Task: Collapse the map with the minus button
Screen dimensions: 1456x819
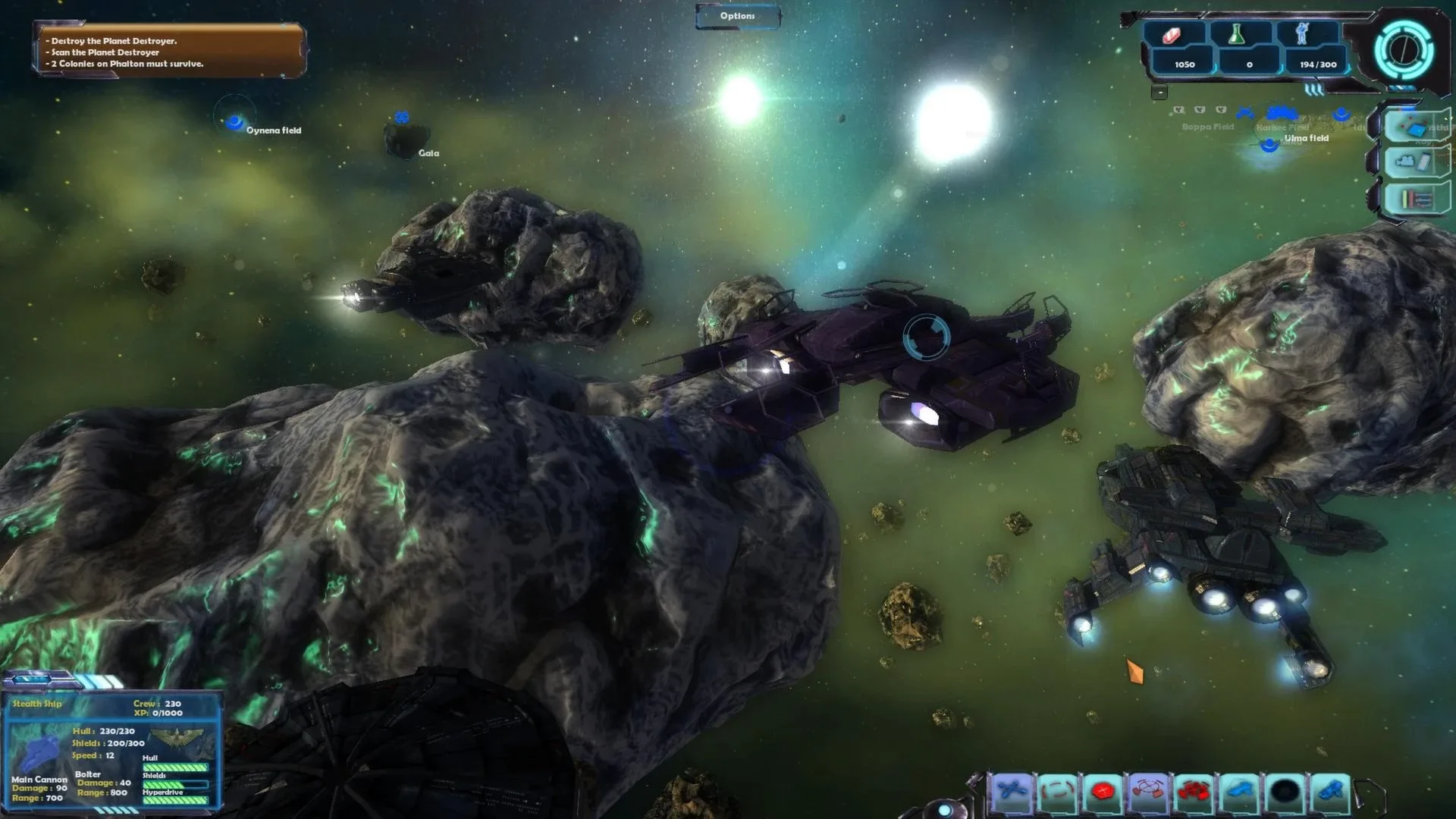Action: pyautogui.click(x=1159, y=93)
